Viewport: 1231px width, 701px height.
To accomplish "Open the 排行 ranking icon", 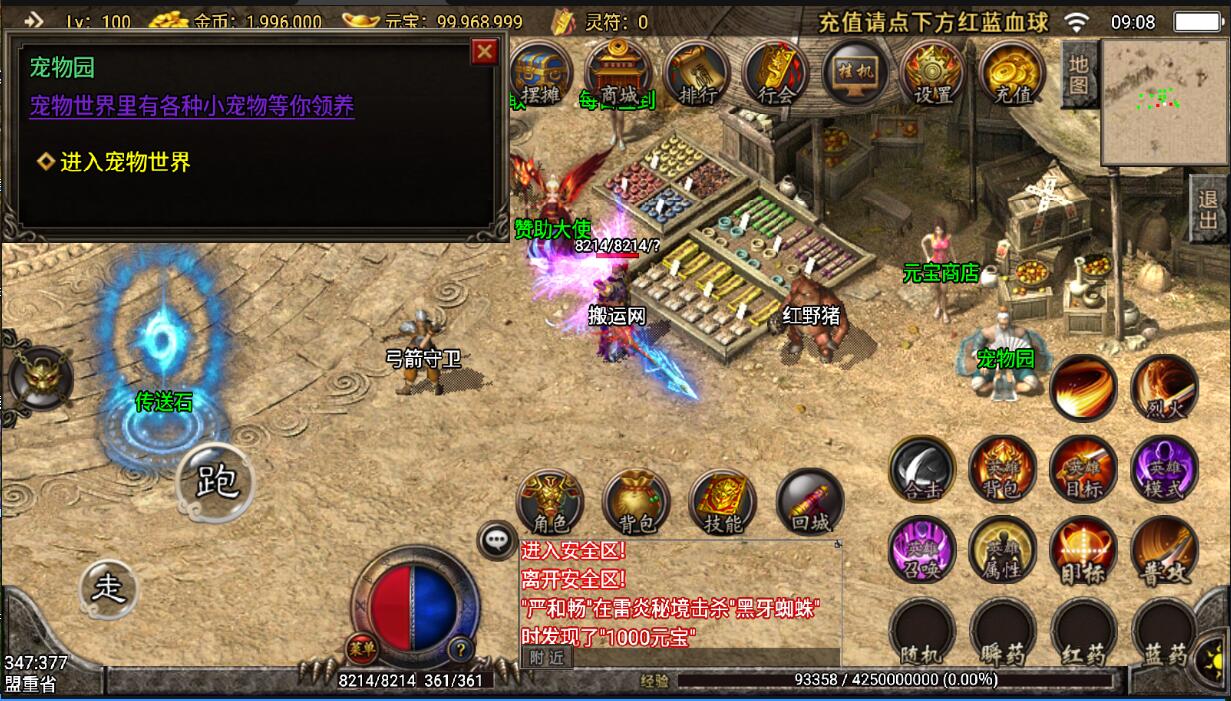I will click(x=697, y=72).
